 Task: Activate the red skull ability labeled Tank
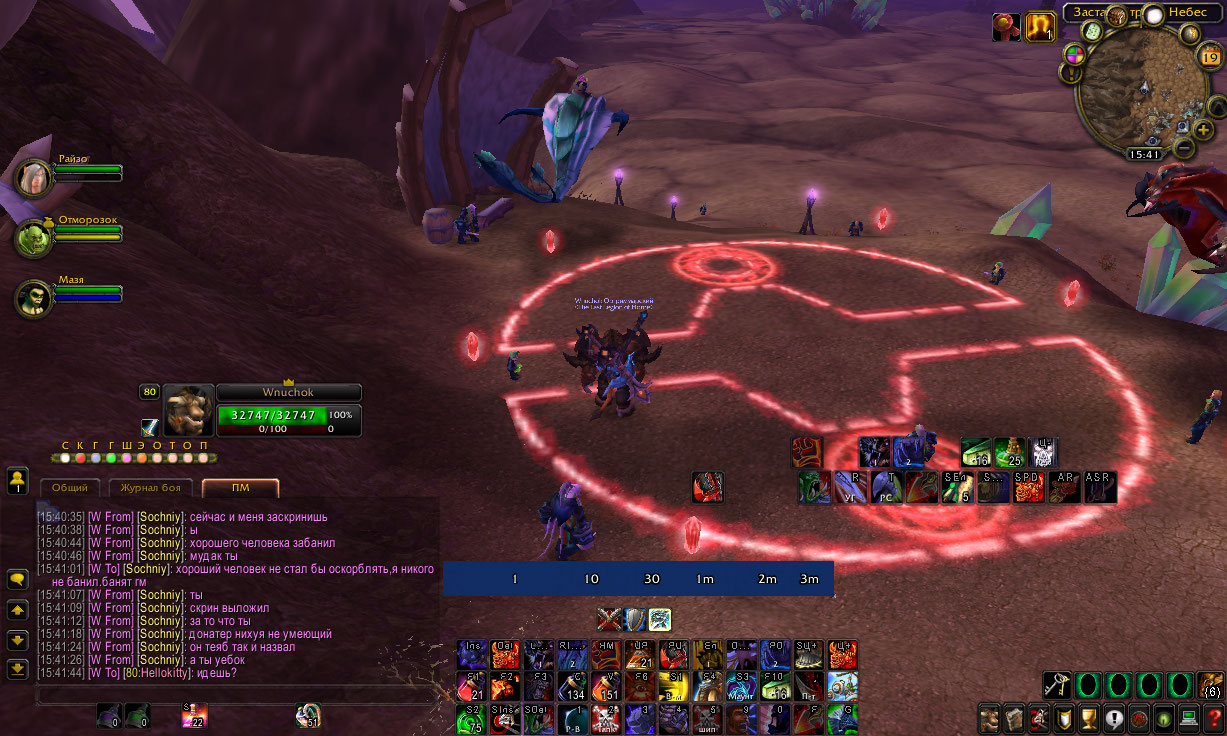[606, 718]
